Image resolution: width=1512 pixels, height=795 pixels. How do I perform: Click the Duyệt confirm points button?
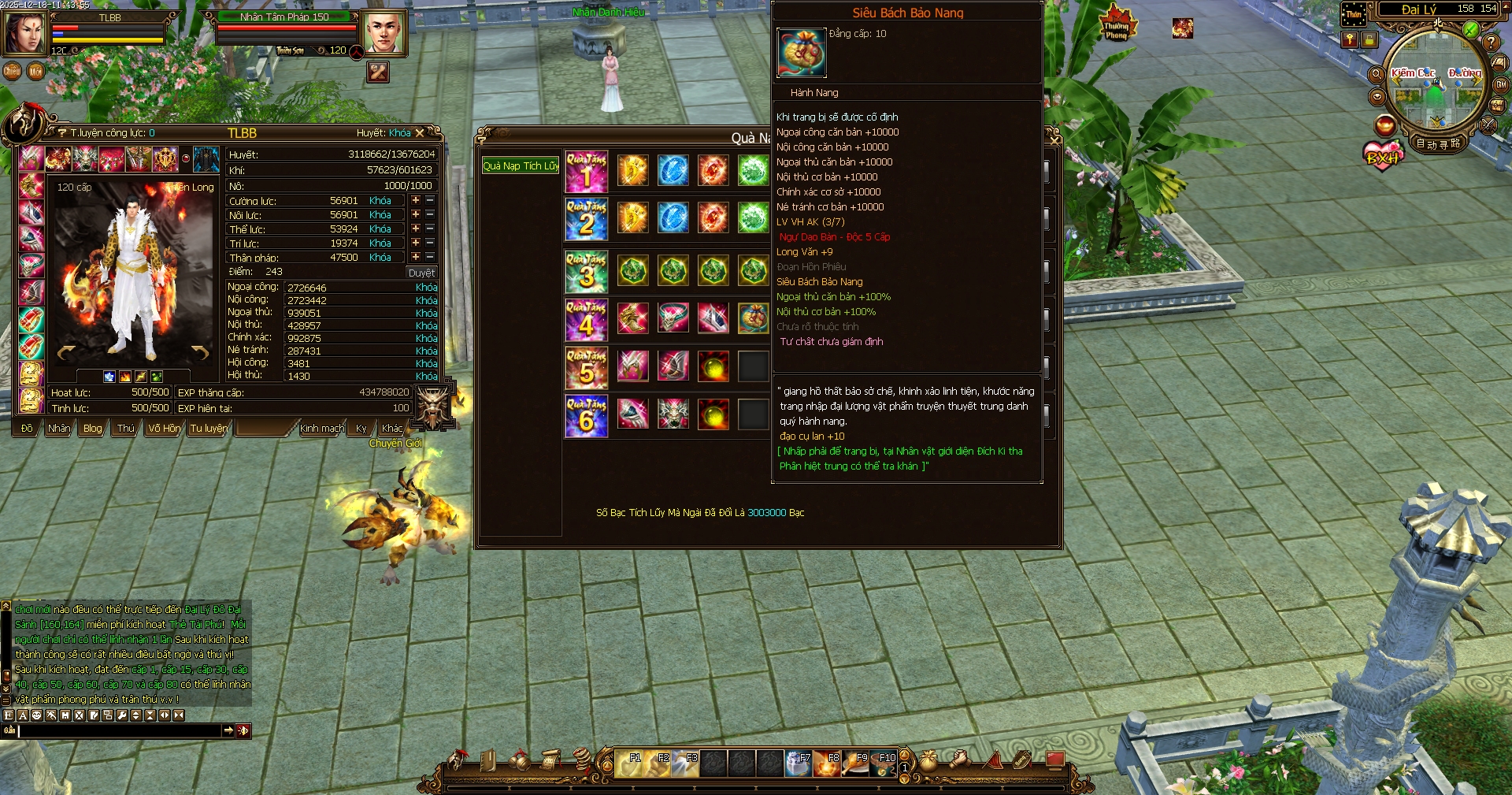(x=421, y=273)
